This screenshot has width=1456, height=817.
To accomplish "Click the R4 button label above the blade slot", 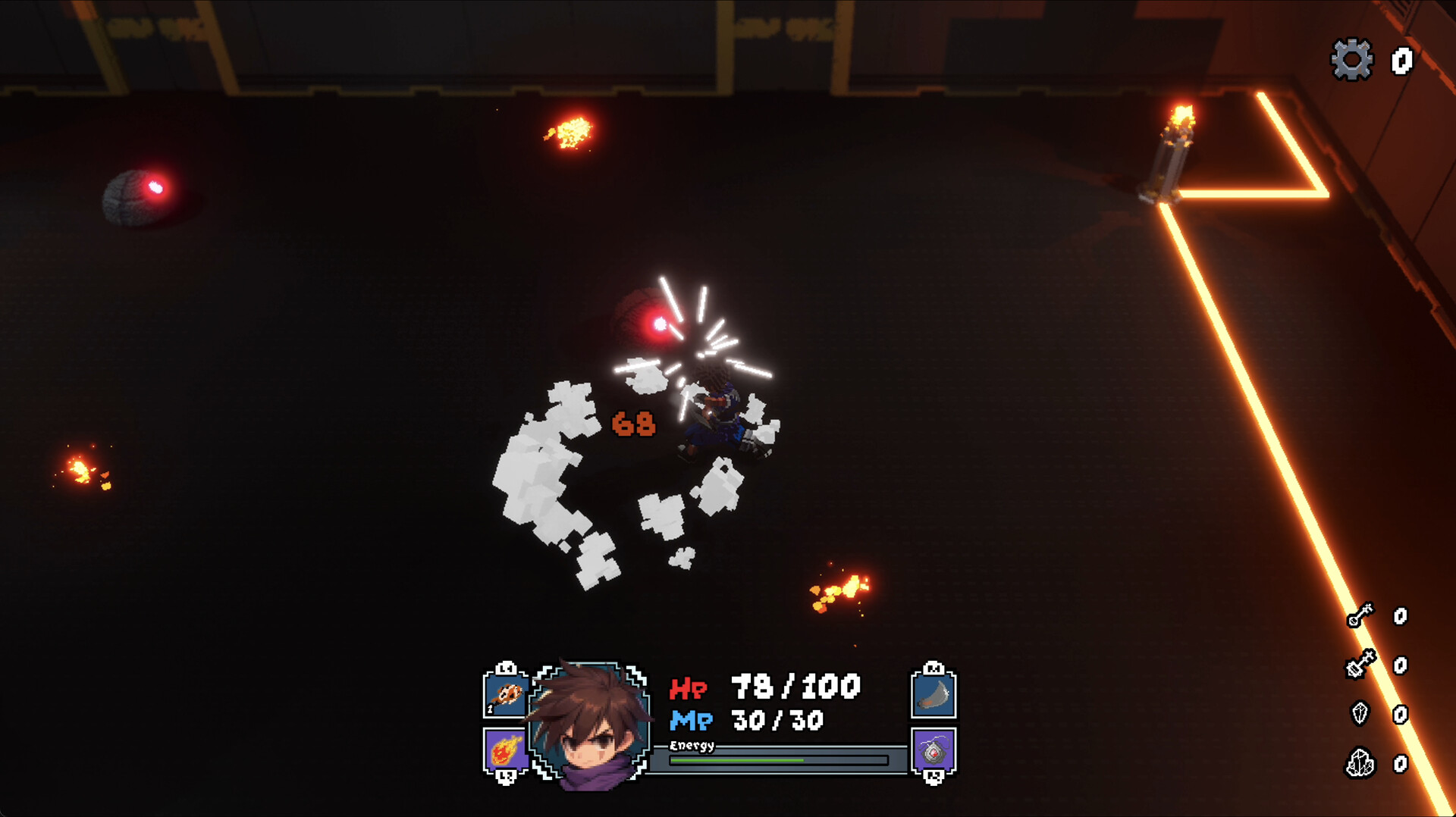I will pyautogui.click(x=933, y=668).
